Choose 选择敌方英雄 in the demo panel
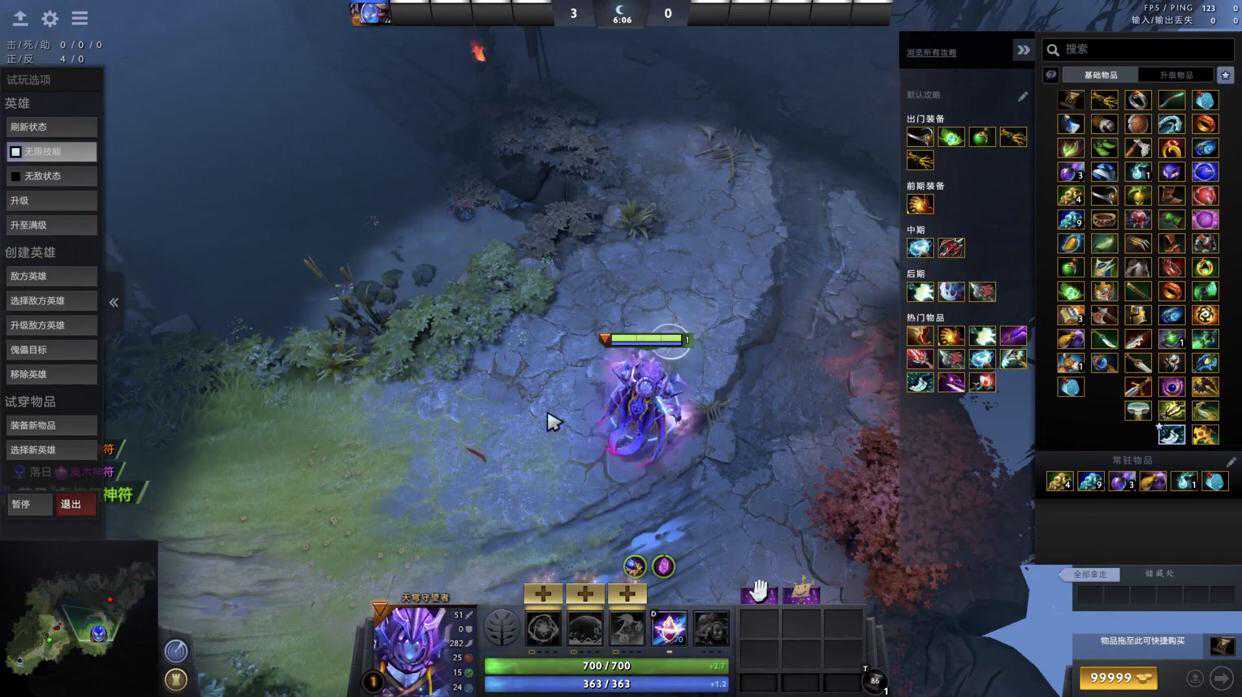 (51, 300)
